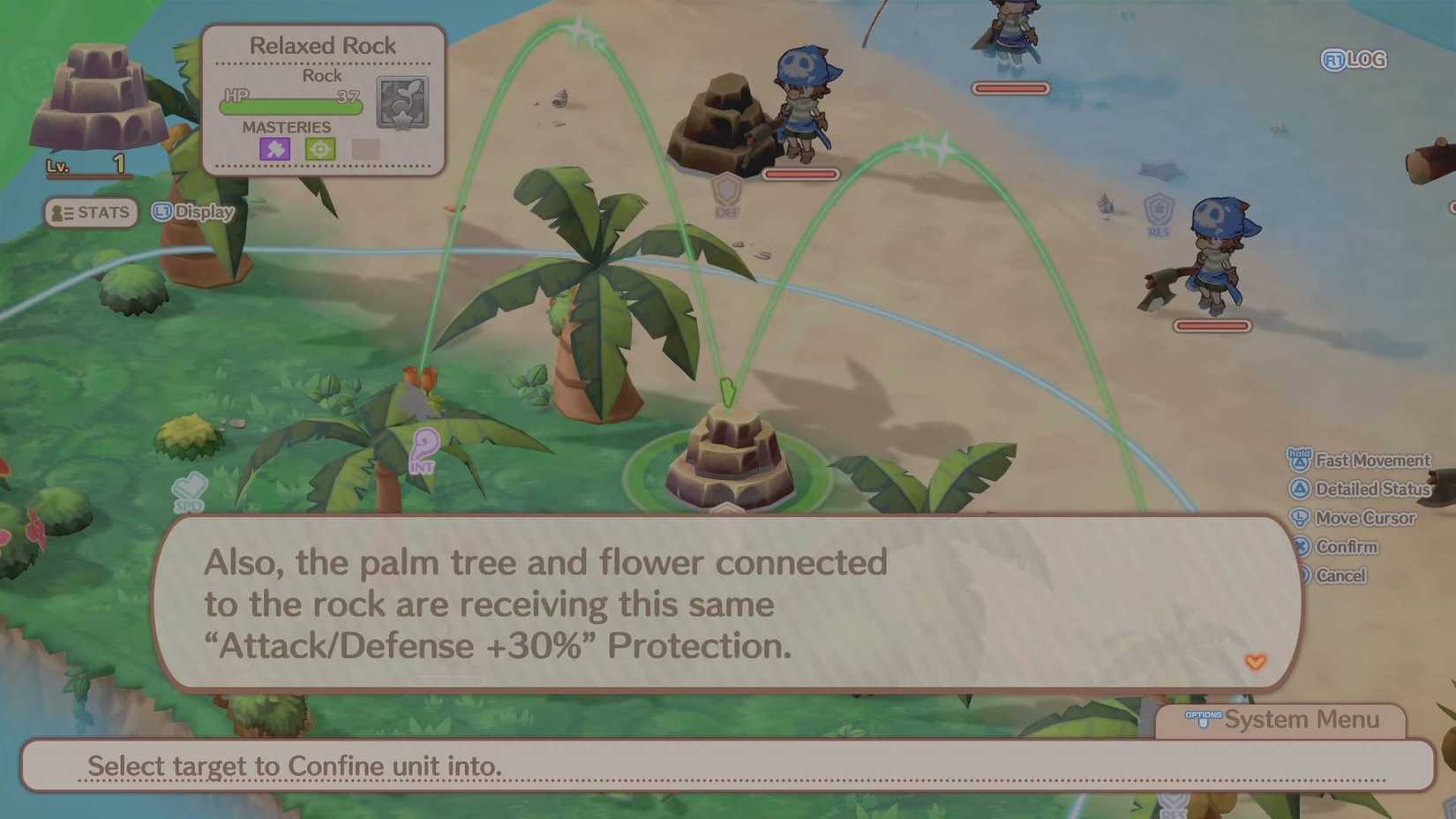Select the purple puzzle mastery icon
The width and height of the screenshot is (1456, 819).
pos(274,149)
